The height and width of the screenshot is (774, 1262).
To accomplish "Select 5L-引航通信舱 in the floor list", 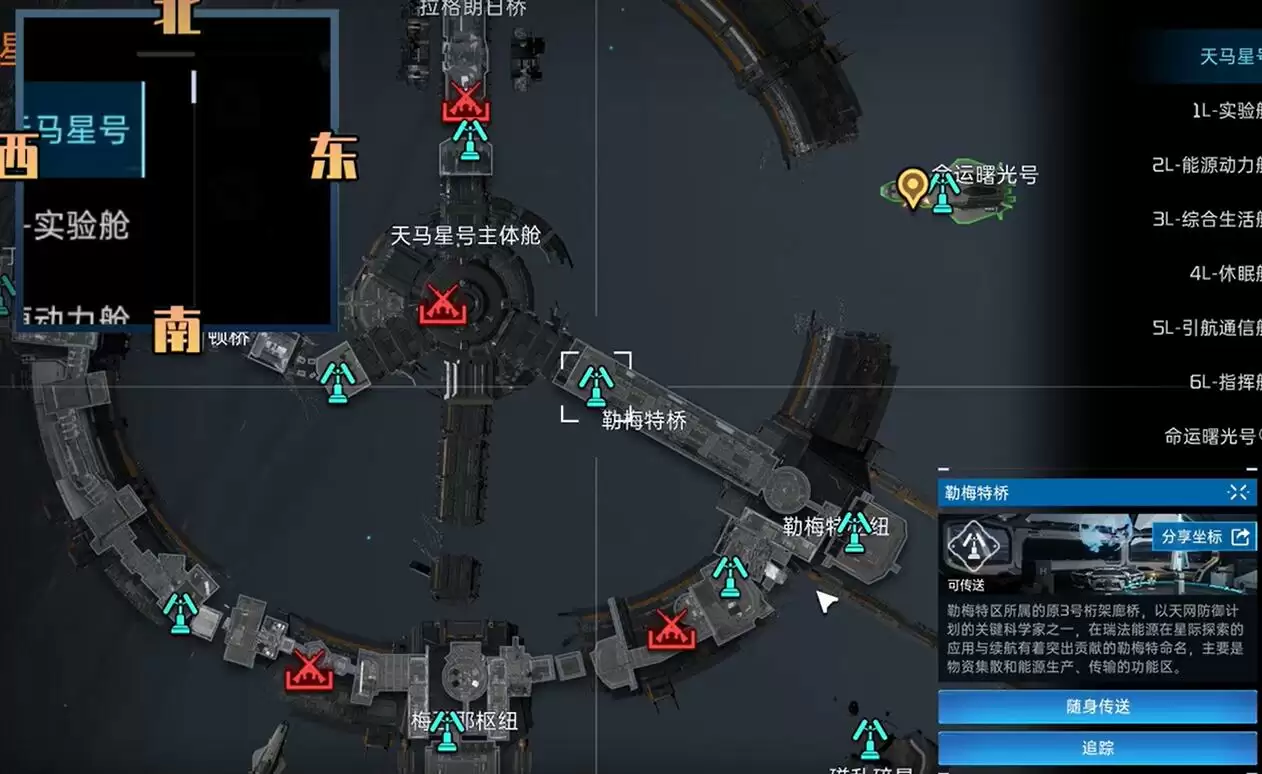I will click(x=1207, y=327).
